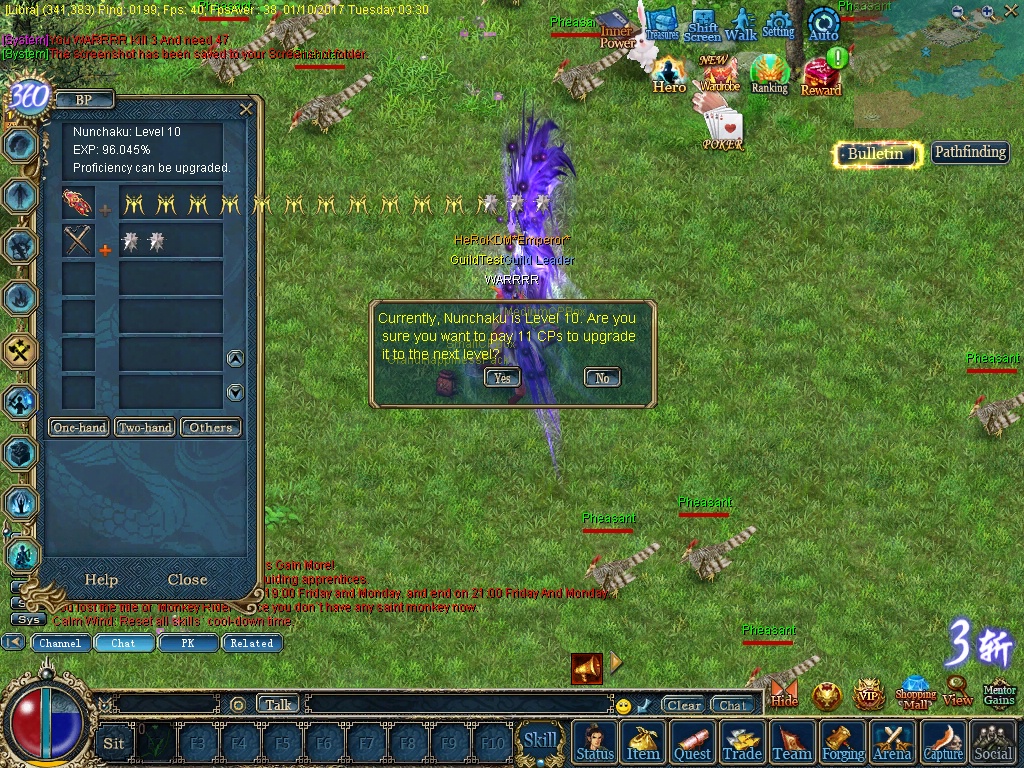
Task: Activate Pathfinding
Action: [x=969, y=152]
